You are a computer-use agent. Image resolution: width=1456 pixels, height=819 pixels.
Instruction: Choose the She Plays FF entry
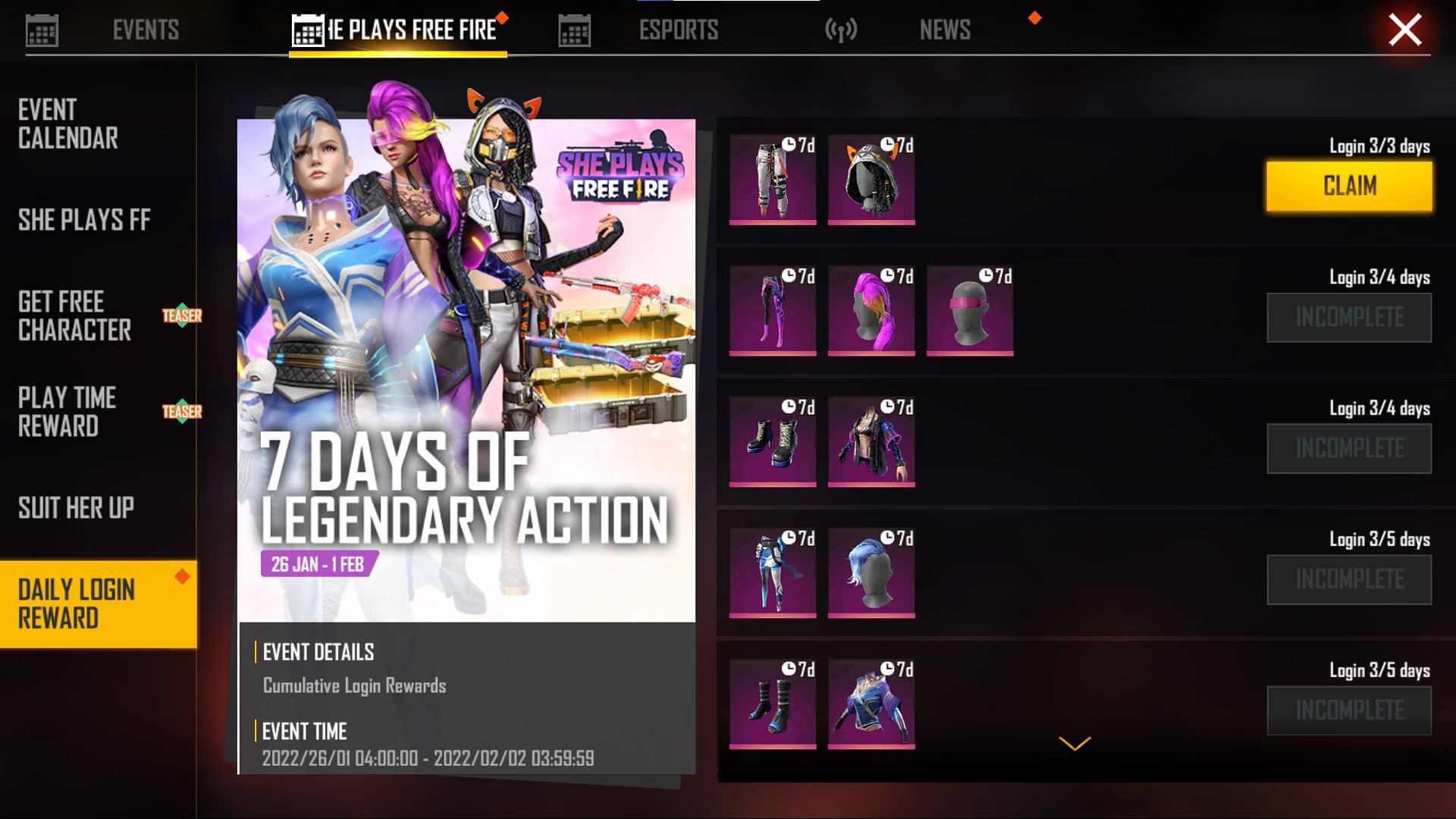pos(84,220)
